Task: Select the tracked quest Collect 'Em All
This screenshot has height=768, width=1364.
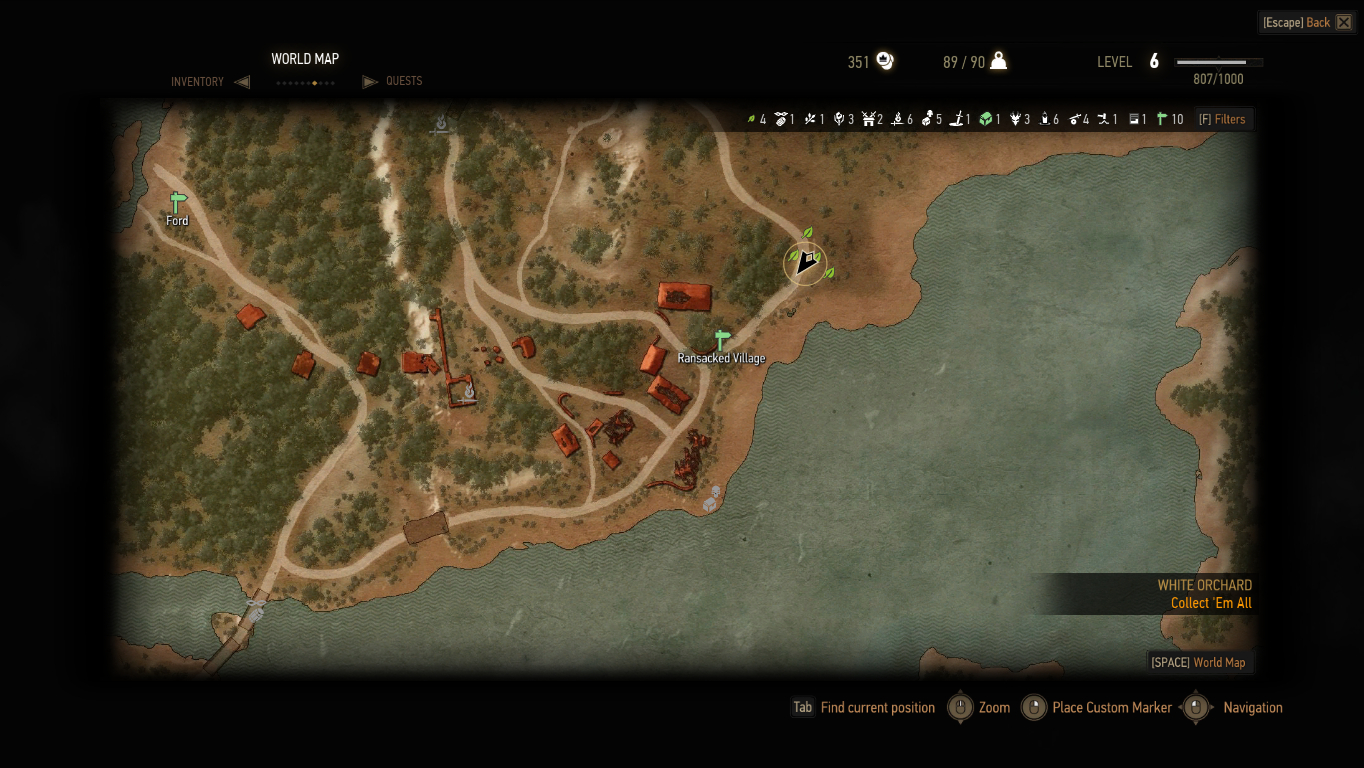Action: click(1210, 603)
